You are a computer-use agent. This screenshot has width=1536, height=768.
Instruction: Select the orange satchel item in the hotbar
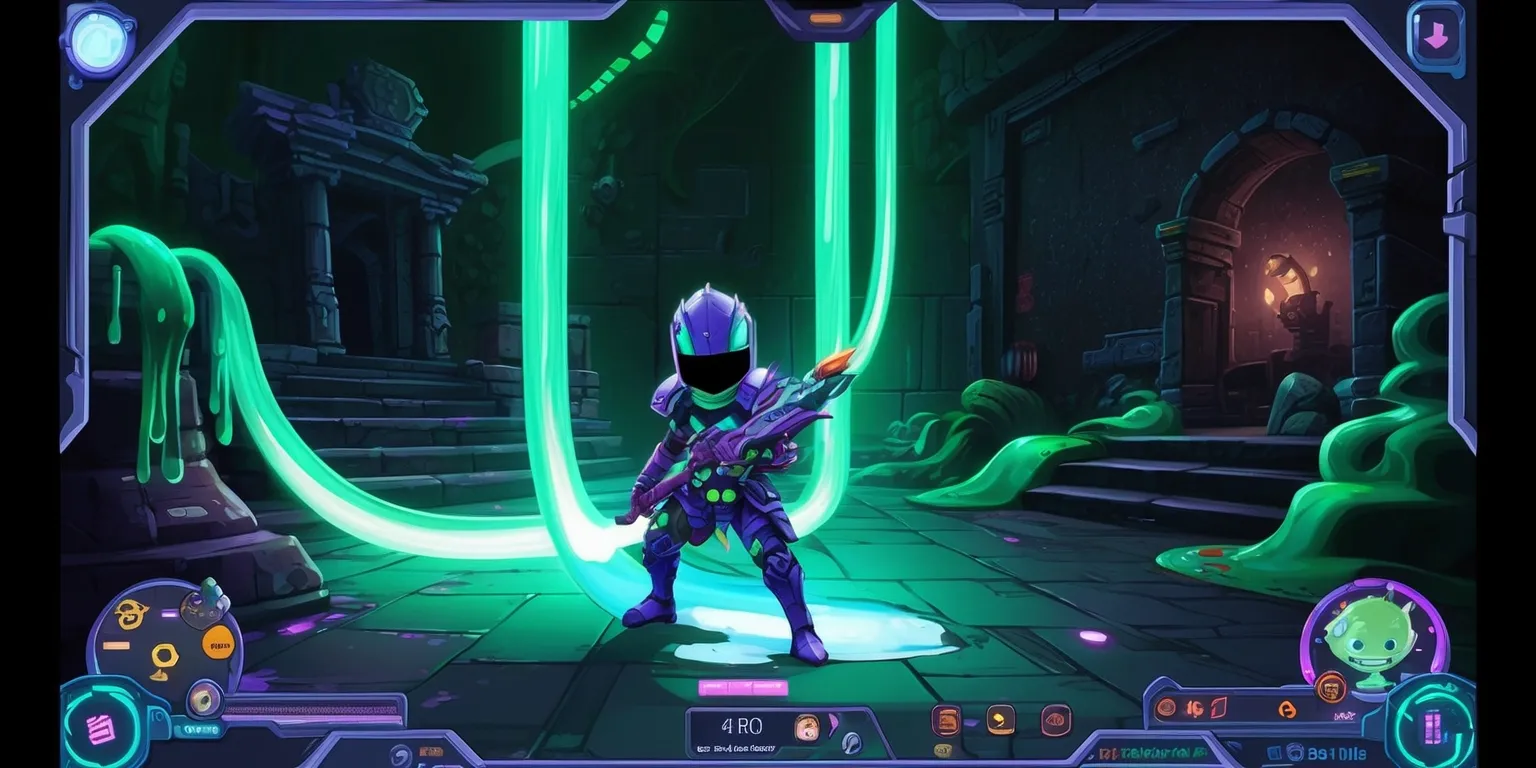tap(947, 722)
